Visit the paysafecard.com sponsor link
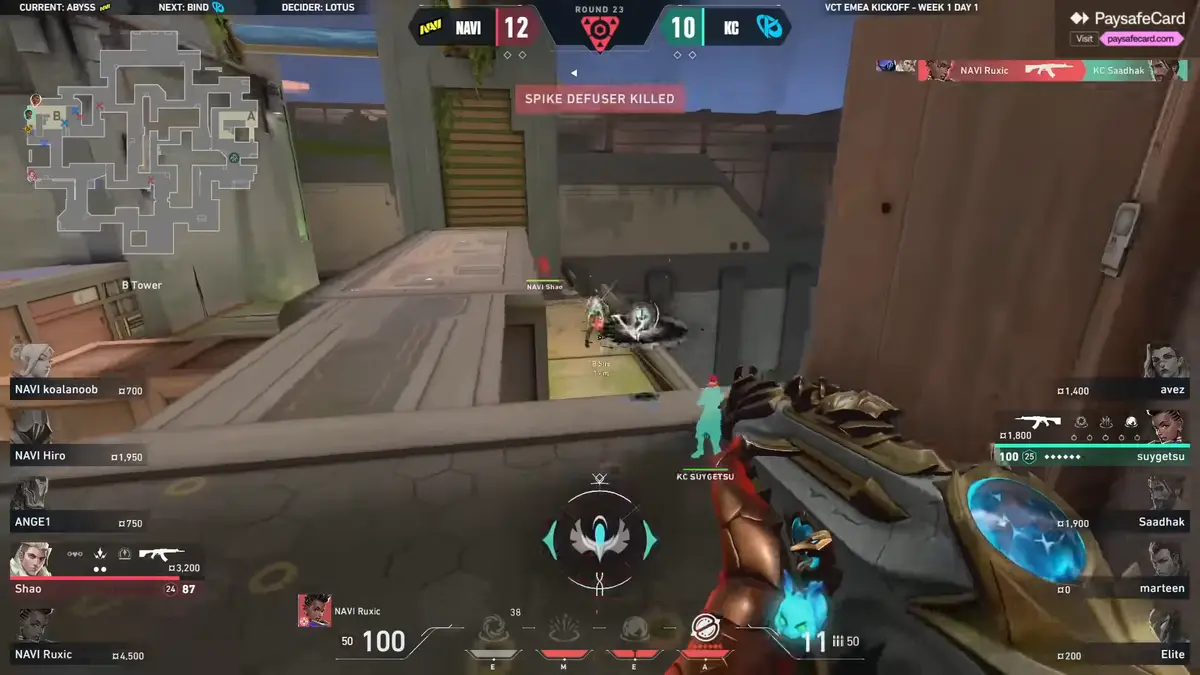Image resolution: width=1200 pixels, height=675 pixels. (1139, 39)
